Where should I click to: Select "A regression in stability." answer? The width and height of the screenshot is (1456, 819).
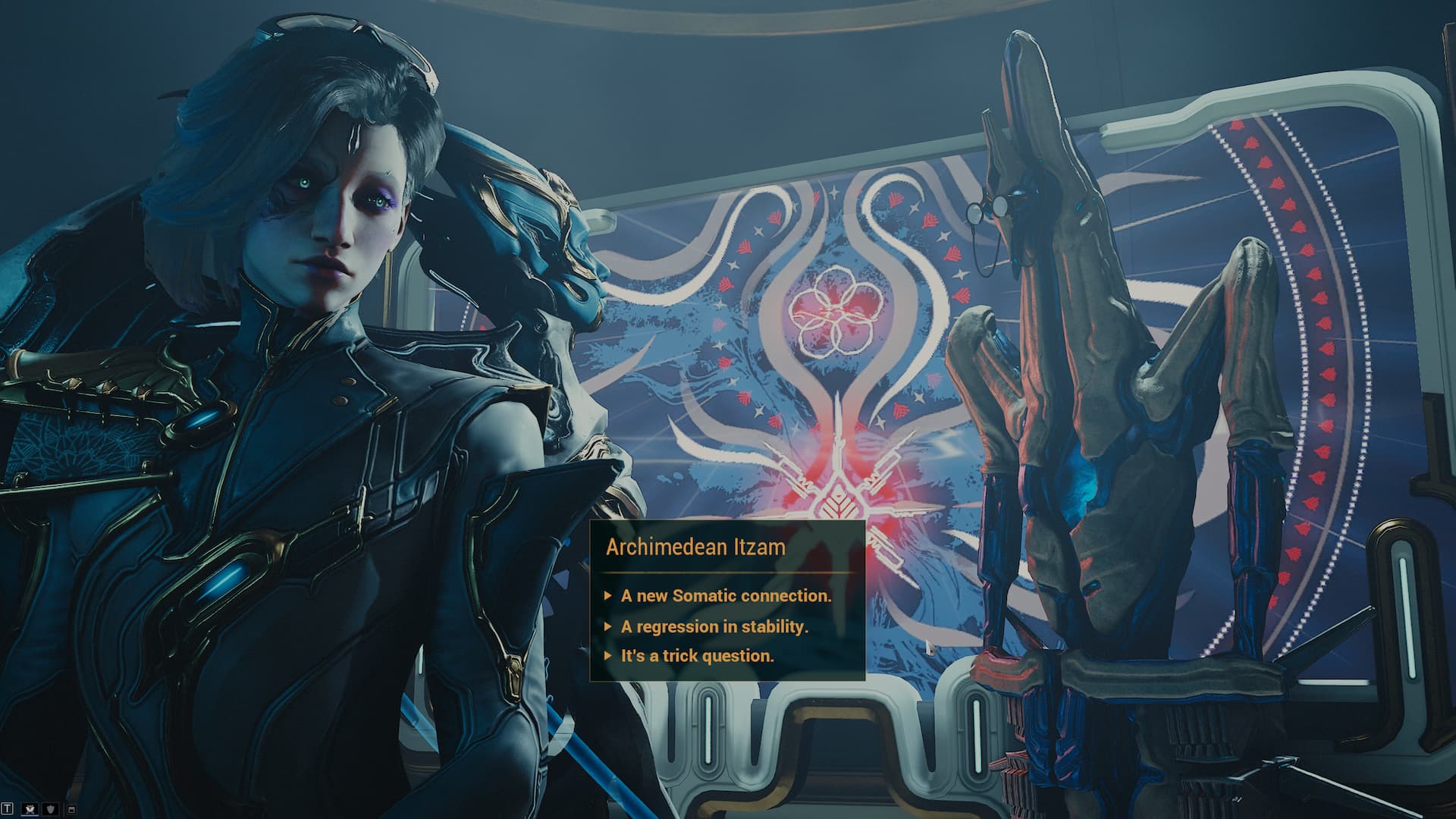[x=714, y=626]
